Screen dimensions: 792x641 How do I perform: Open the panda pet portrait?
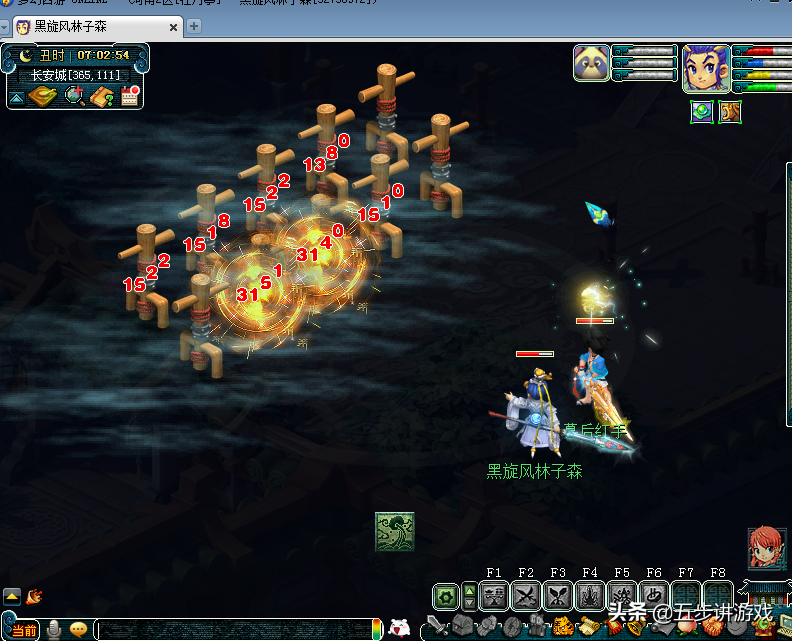(x=592, y=63)
